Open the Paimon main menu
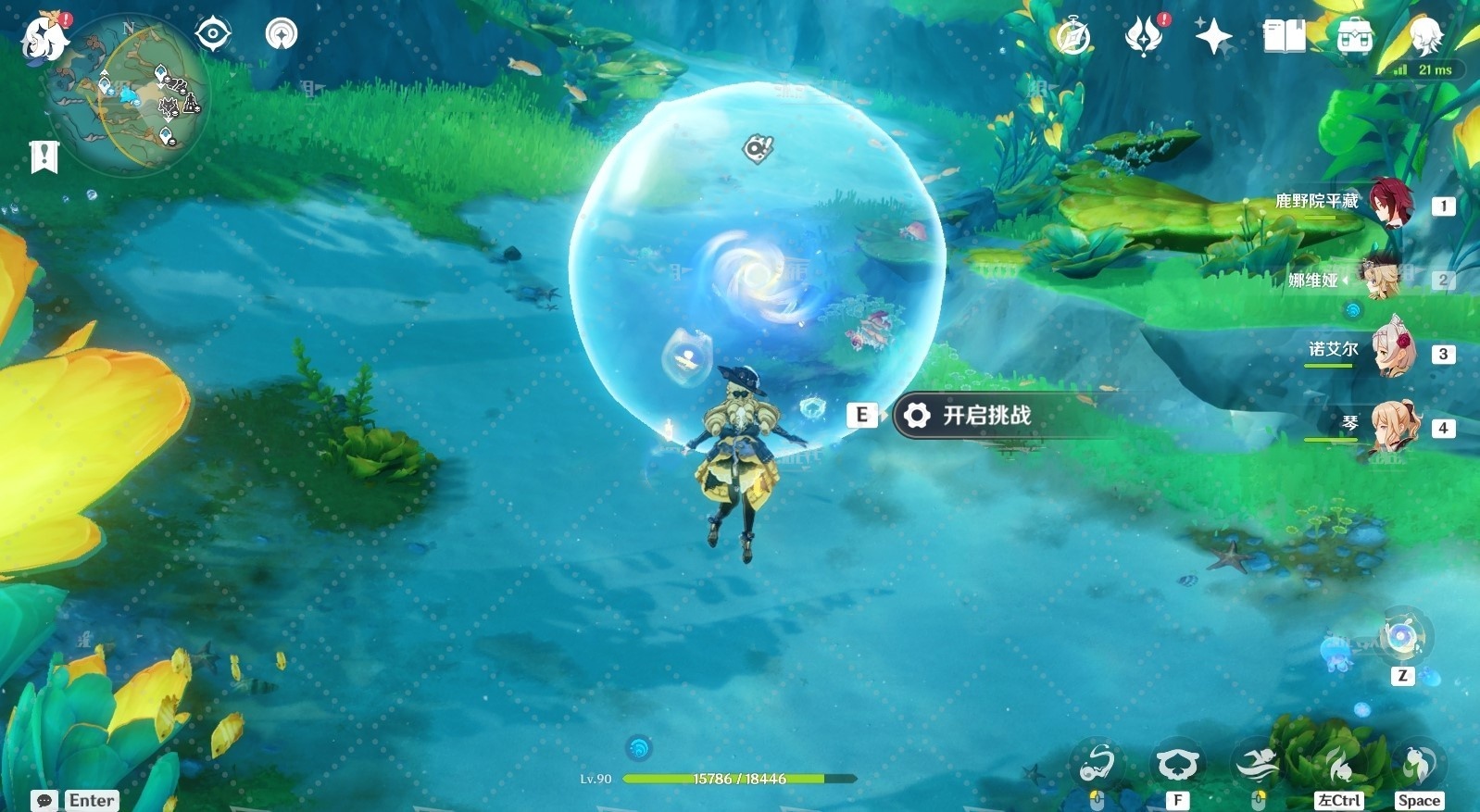1480x812 pixels. (x=44, y=39)
